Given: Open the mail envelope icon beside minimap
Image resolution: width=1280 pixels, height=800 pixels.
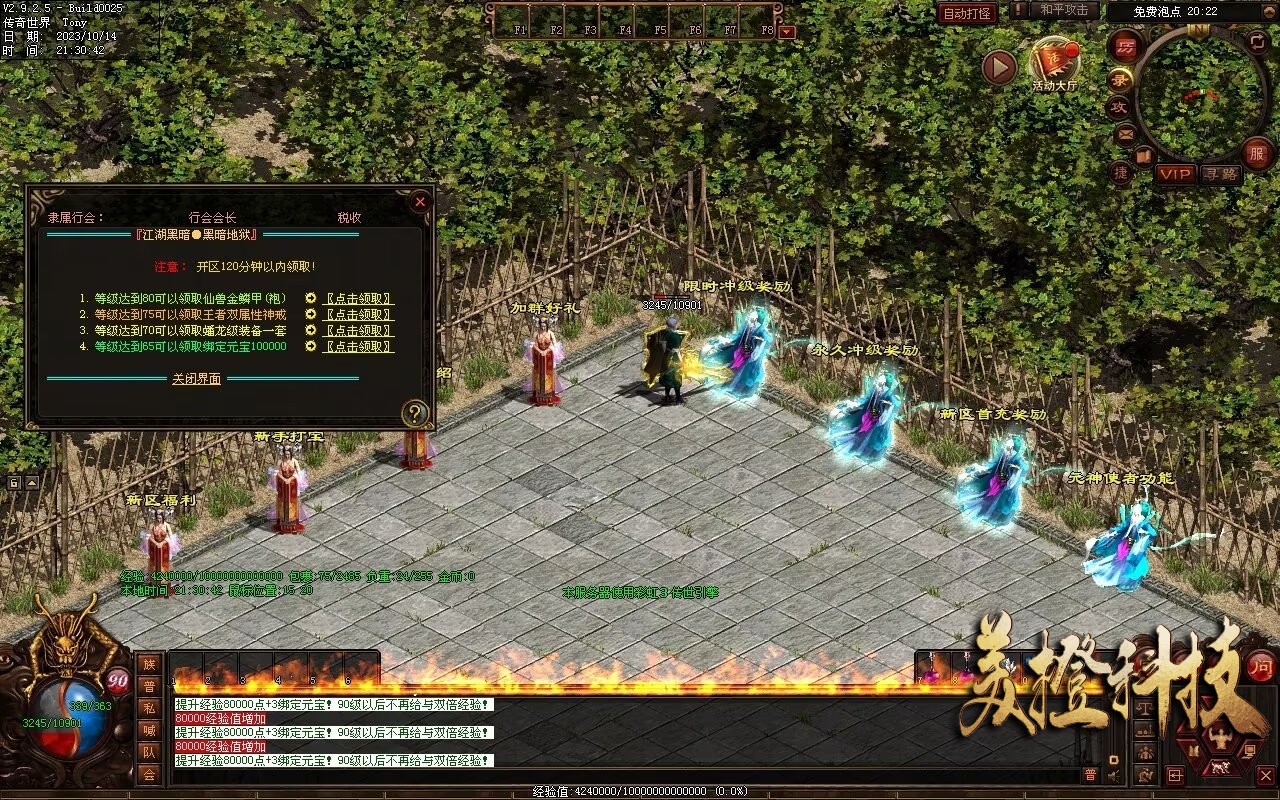Looking at the screenshot, I should coord(1126,133).
